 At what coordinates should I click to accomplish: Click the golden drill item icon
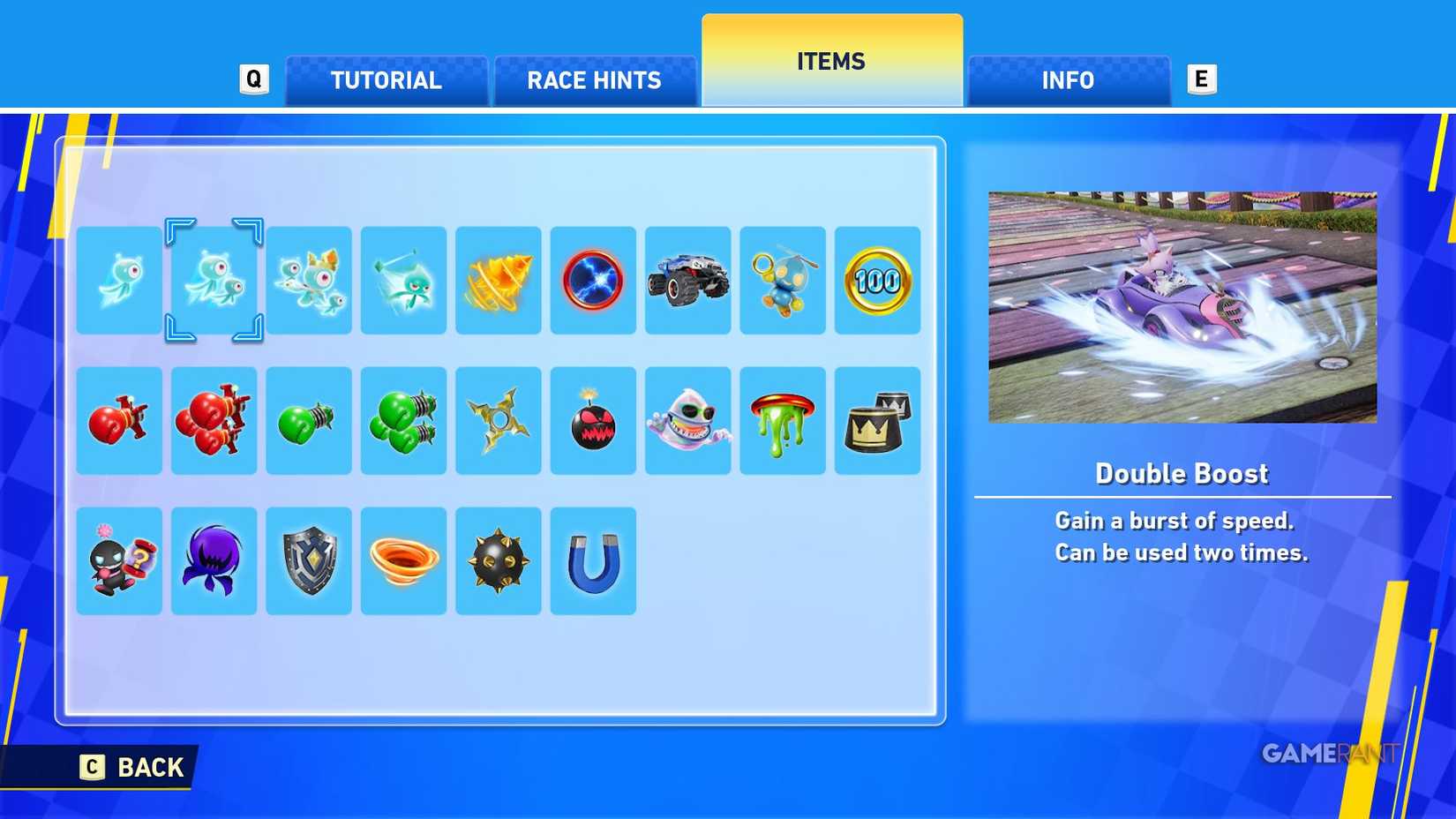click(499, 281)
